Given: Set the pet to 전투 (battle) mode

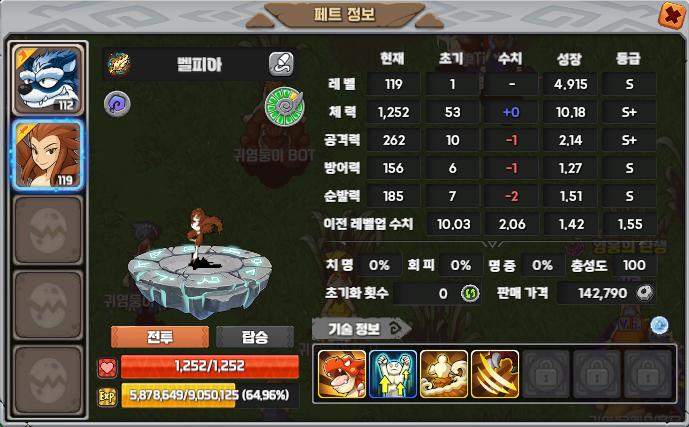Looking at the screenshot, I should click(x=160, y=337).
